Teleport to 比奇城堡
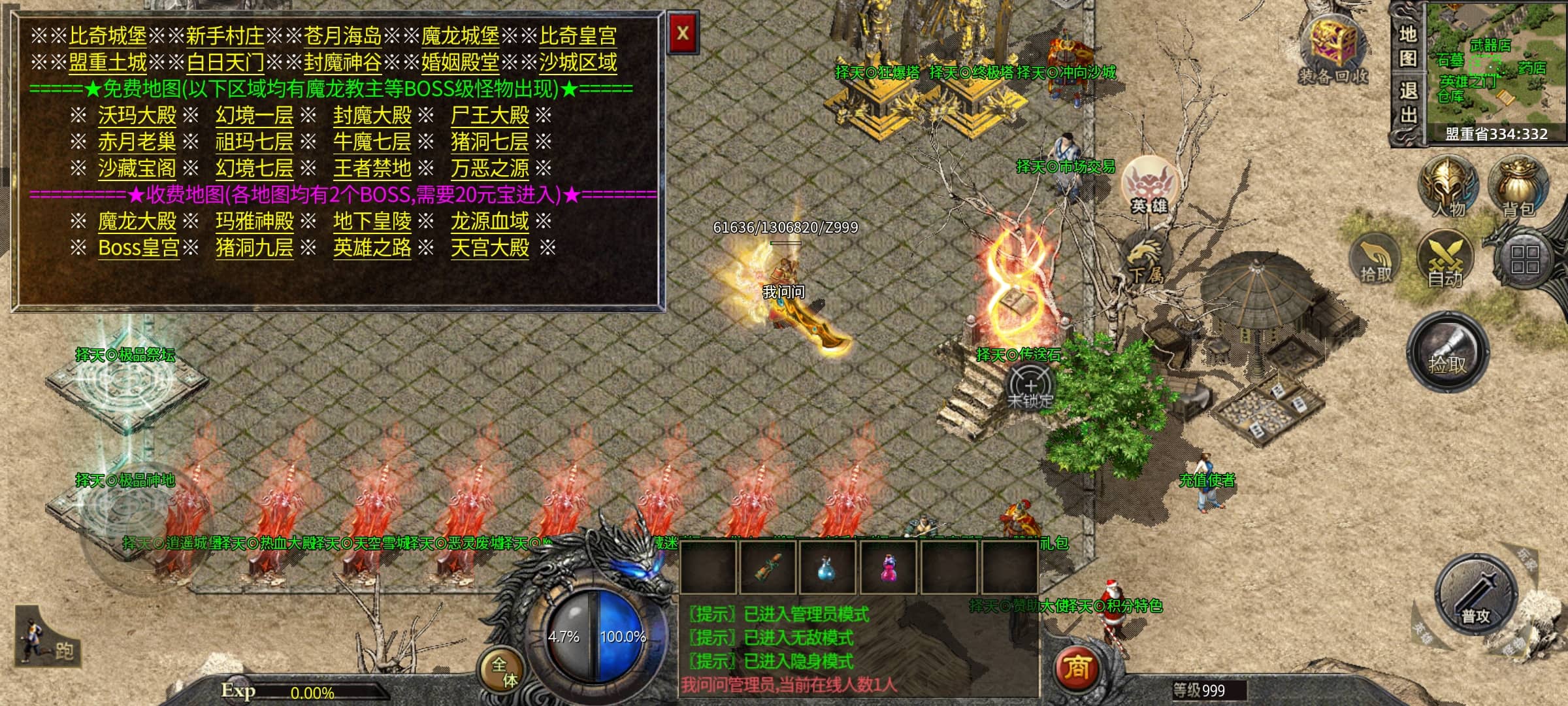Screen dimensions: 1568x706 108,36
